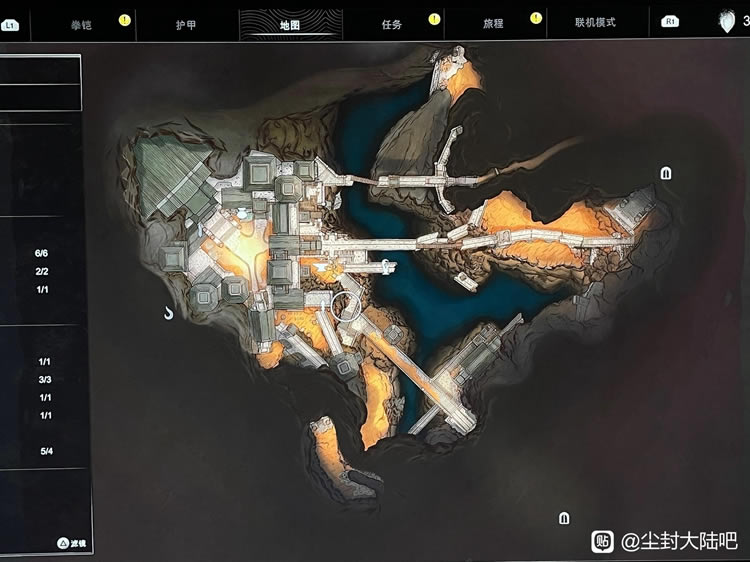Switch to the 联机模式 tab
Image resolution: width=750 pixels, height=562 pixels.
tap(595, 23)
